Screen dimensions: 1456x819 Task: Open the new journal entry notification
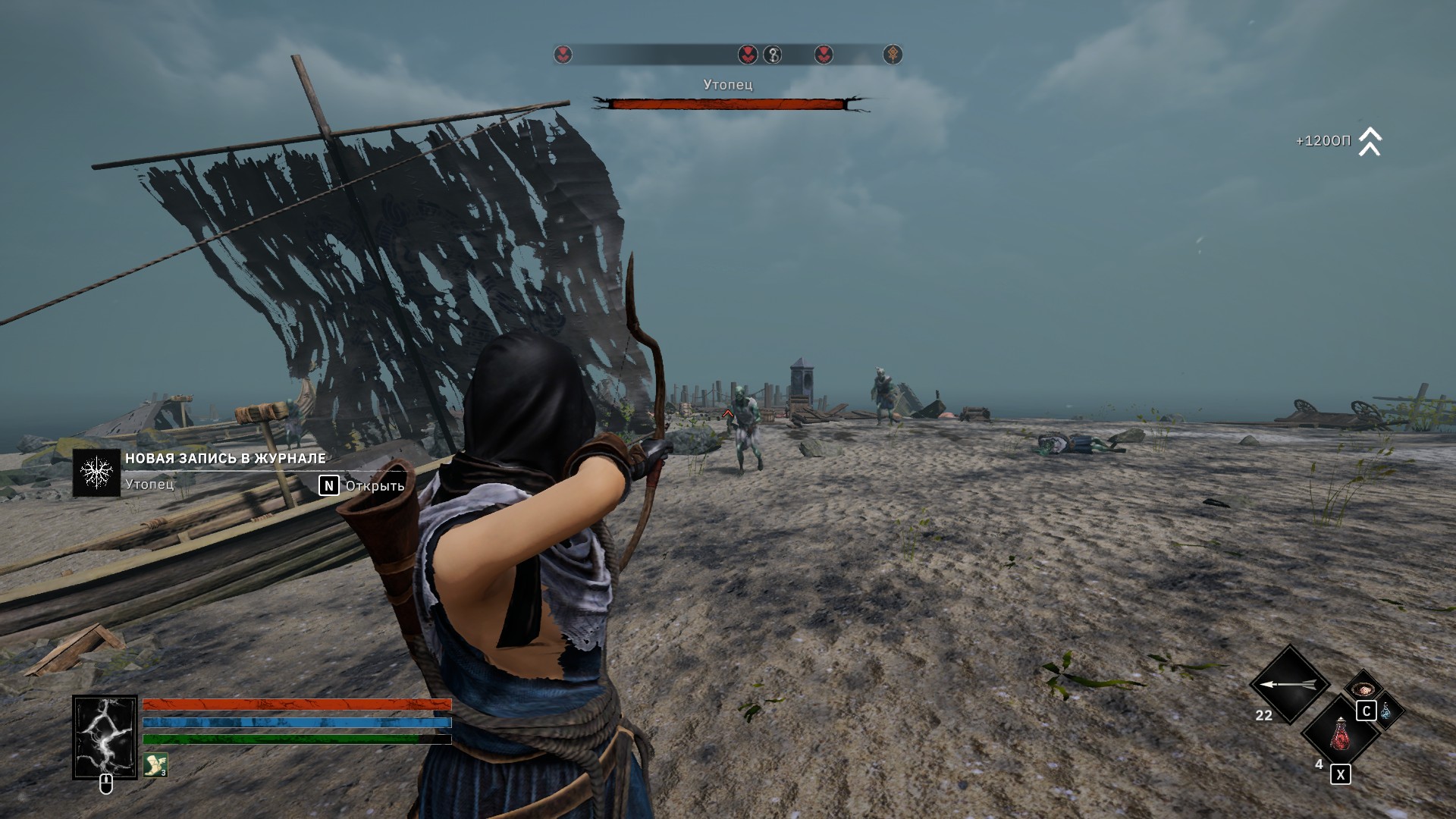pos(328,485)
